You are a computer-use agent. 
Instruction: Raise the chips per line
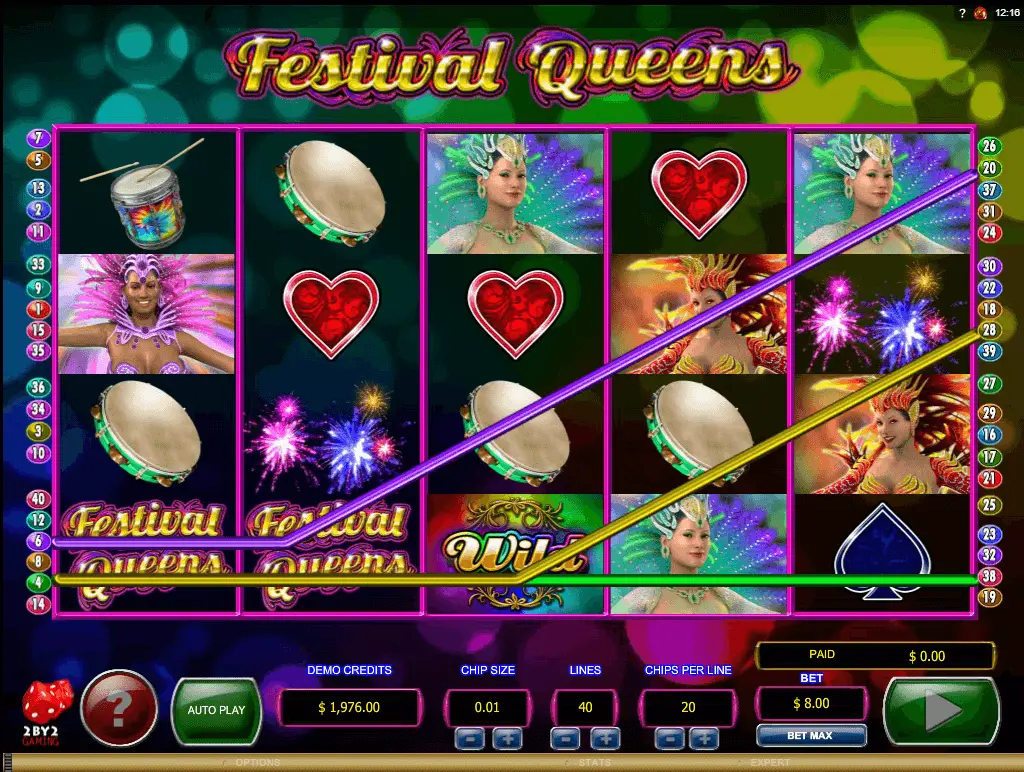704,739
